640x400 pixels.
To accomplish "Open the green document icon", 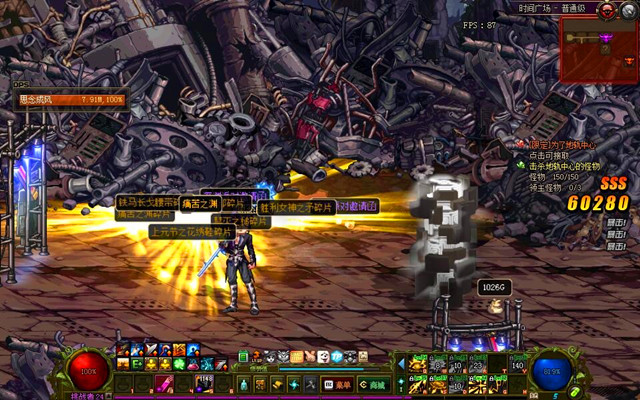I will tap(243, 356).
